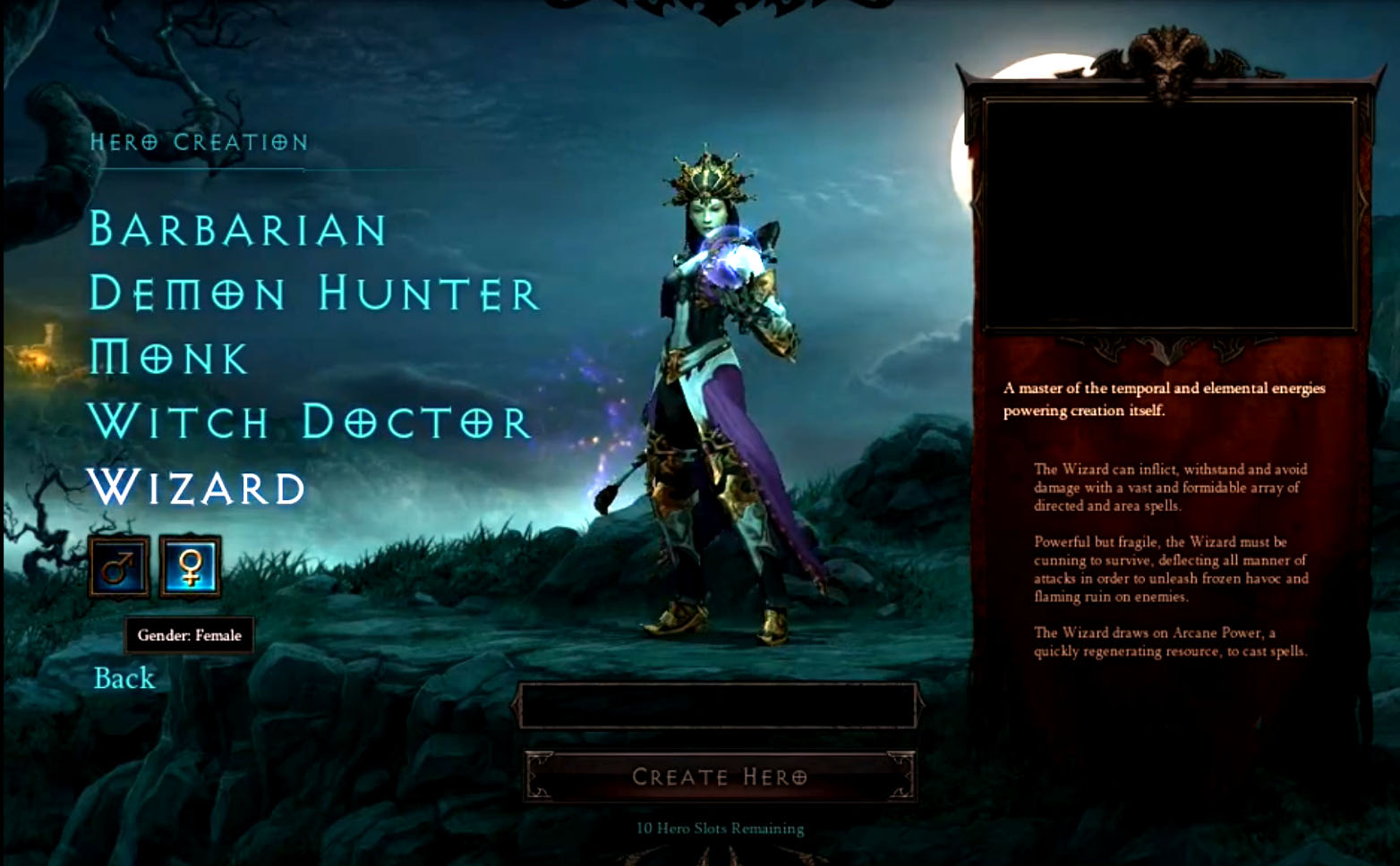Click the hero name input field
The image size is (1400, 866).
point(717,706)
